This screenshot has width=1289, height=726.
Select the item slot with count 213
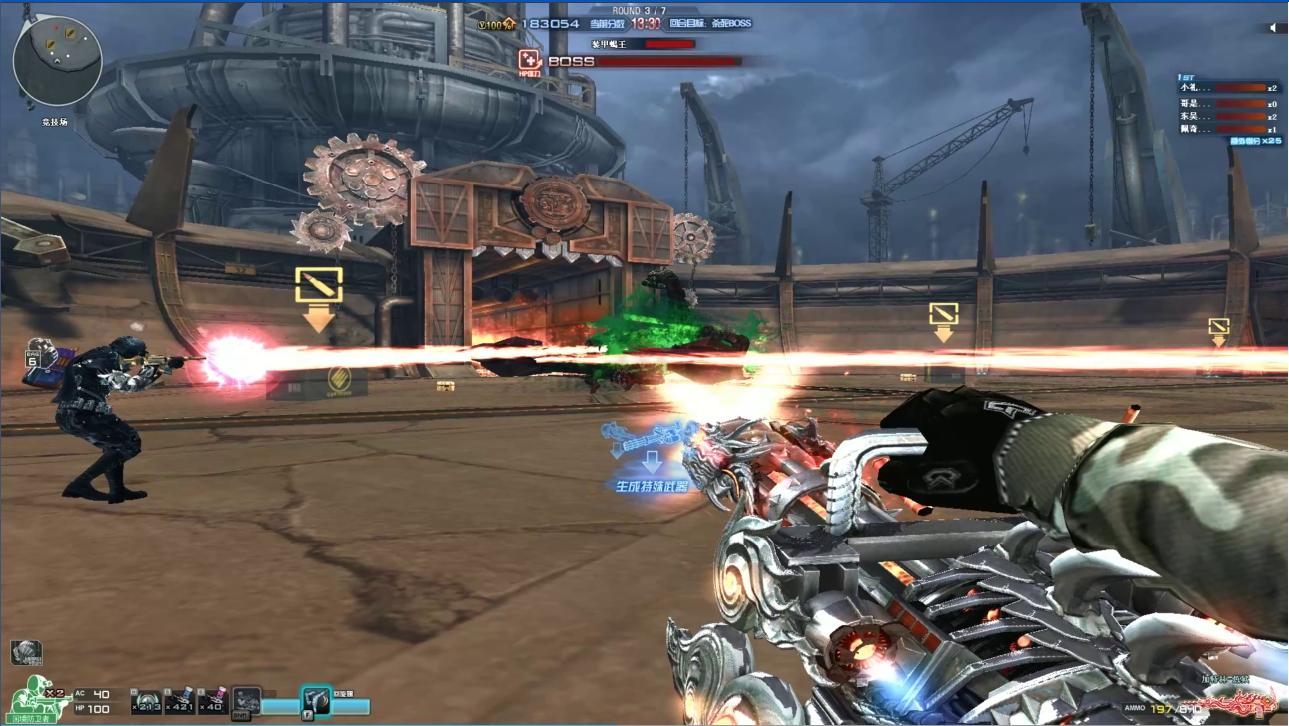[x=147, y=701]
